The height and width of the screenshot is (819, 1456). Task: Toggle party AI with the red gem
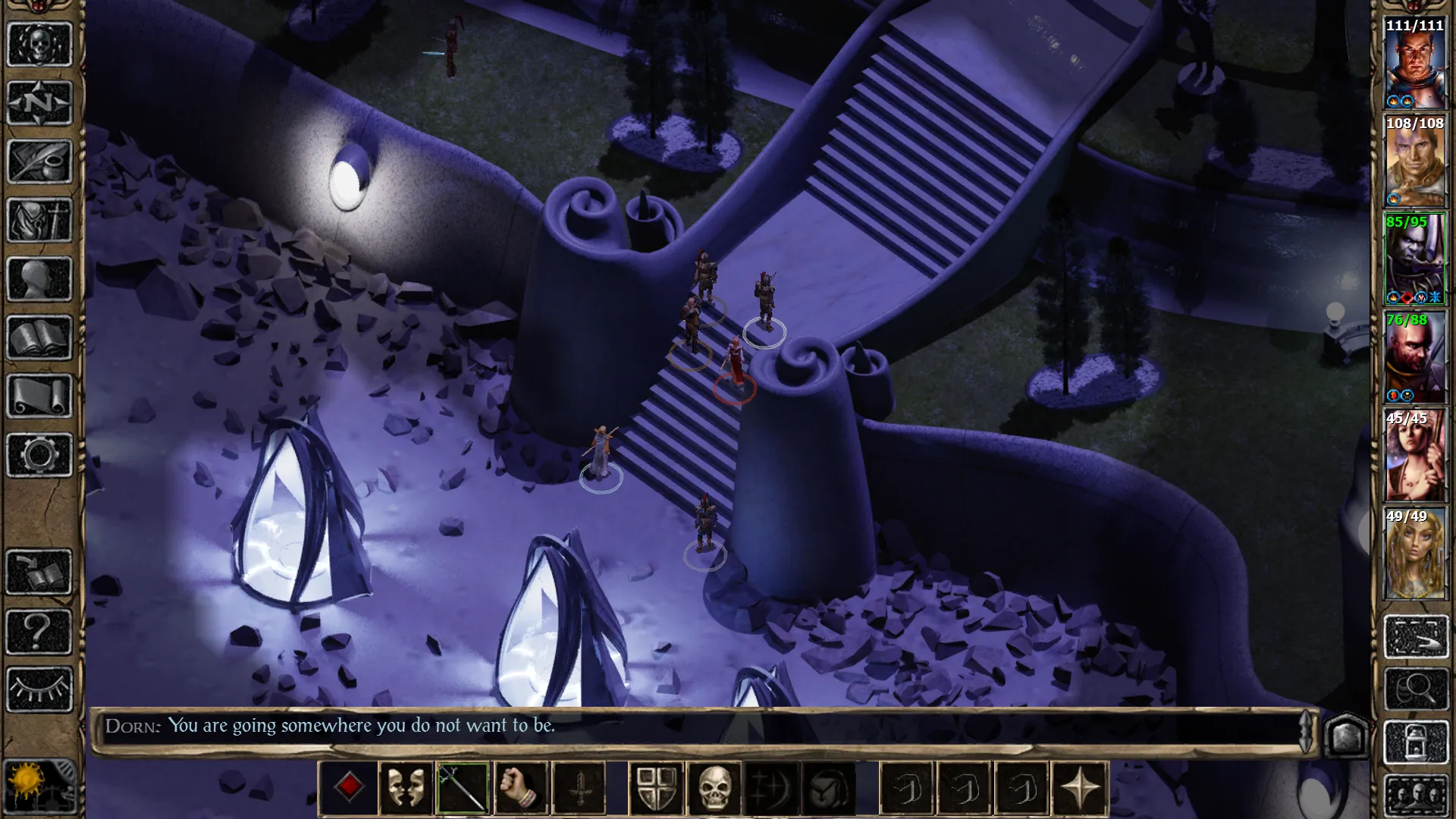pos(349,787)
